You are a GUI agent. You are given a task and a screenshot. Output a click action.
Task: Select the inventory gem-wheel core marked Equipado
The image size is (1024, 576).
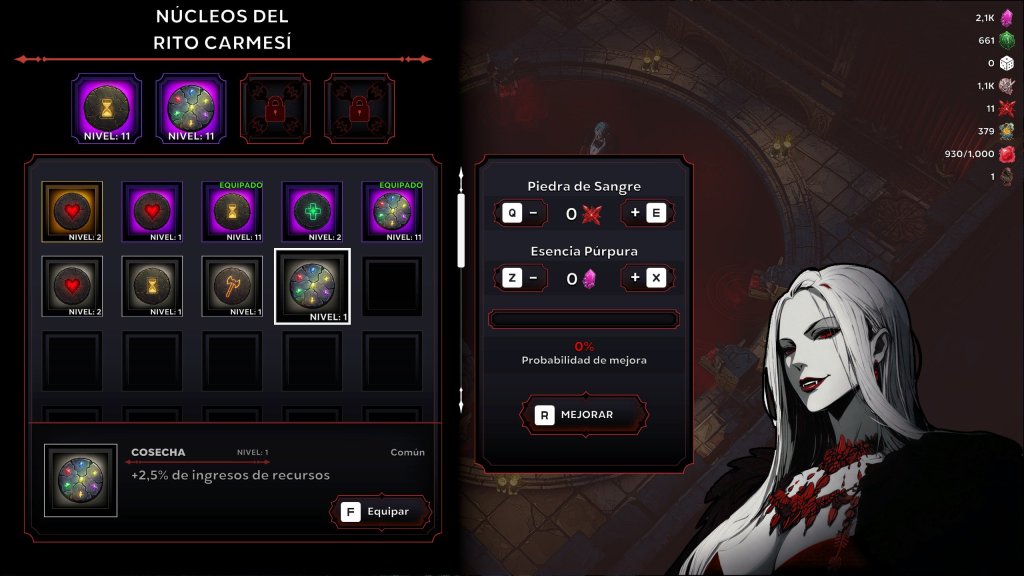pos(392,212)
